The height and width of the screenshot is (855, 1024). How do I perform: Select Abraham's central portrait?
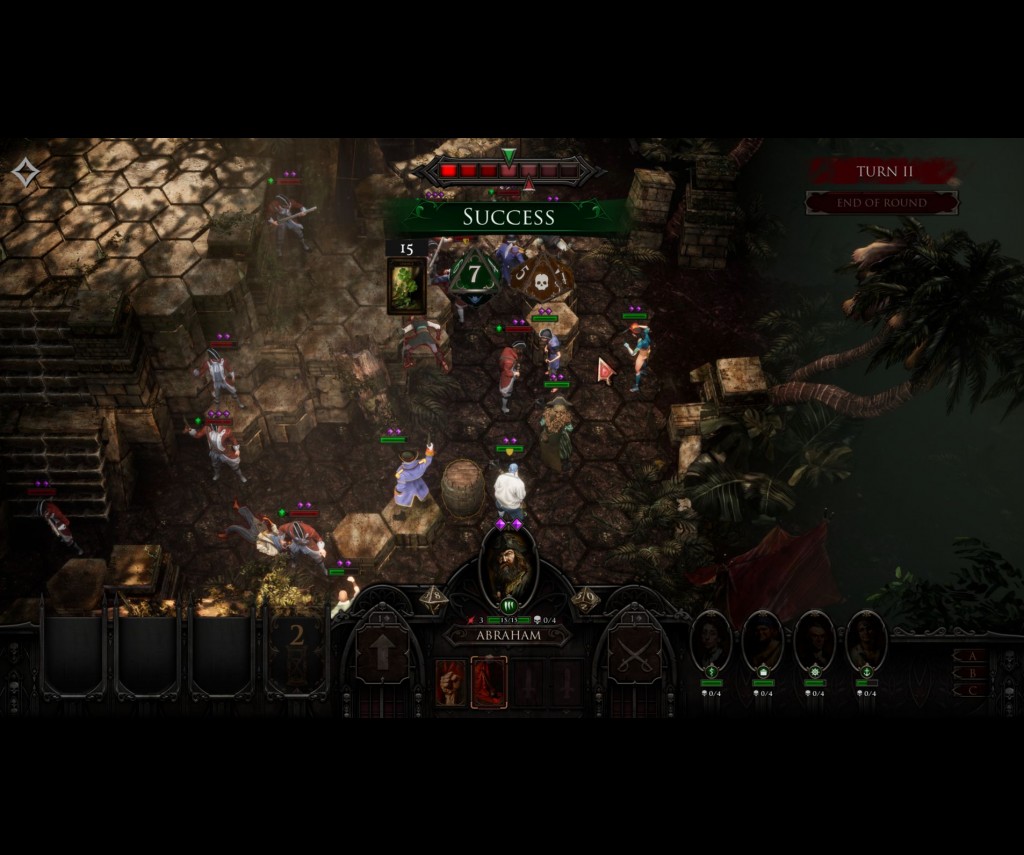point(509,566)
